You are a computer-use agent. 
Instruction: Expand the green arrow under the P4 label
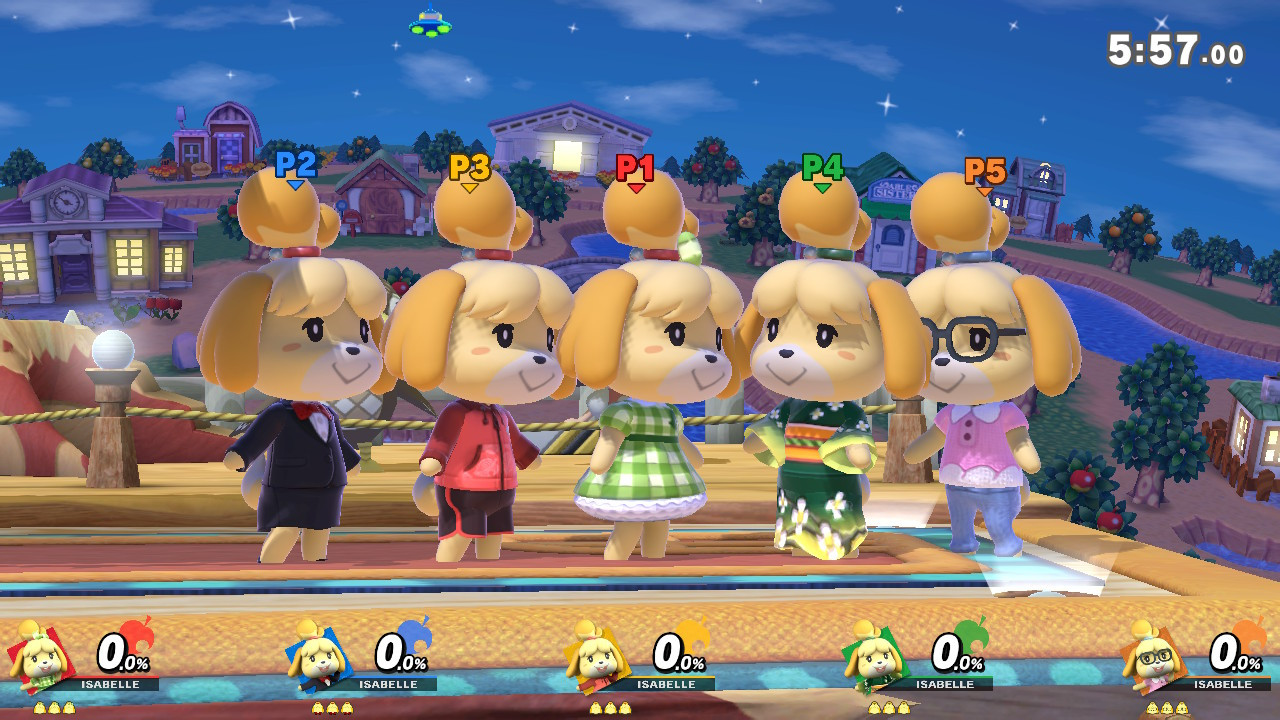pos(822,186)
